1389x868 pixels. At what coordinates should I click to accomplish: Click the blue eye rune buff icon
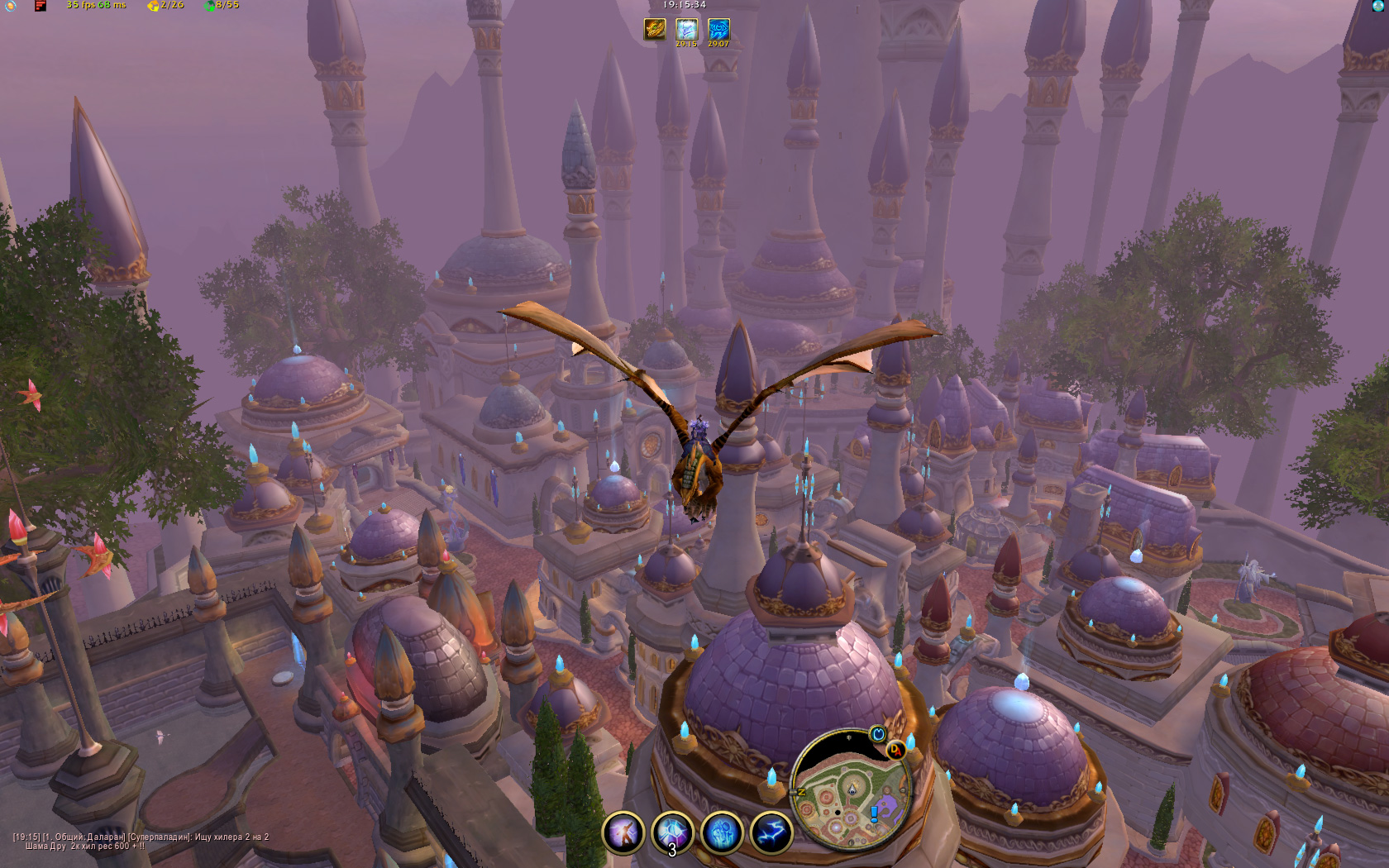[718, 30]
